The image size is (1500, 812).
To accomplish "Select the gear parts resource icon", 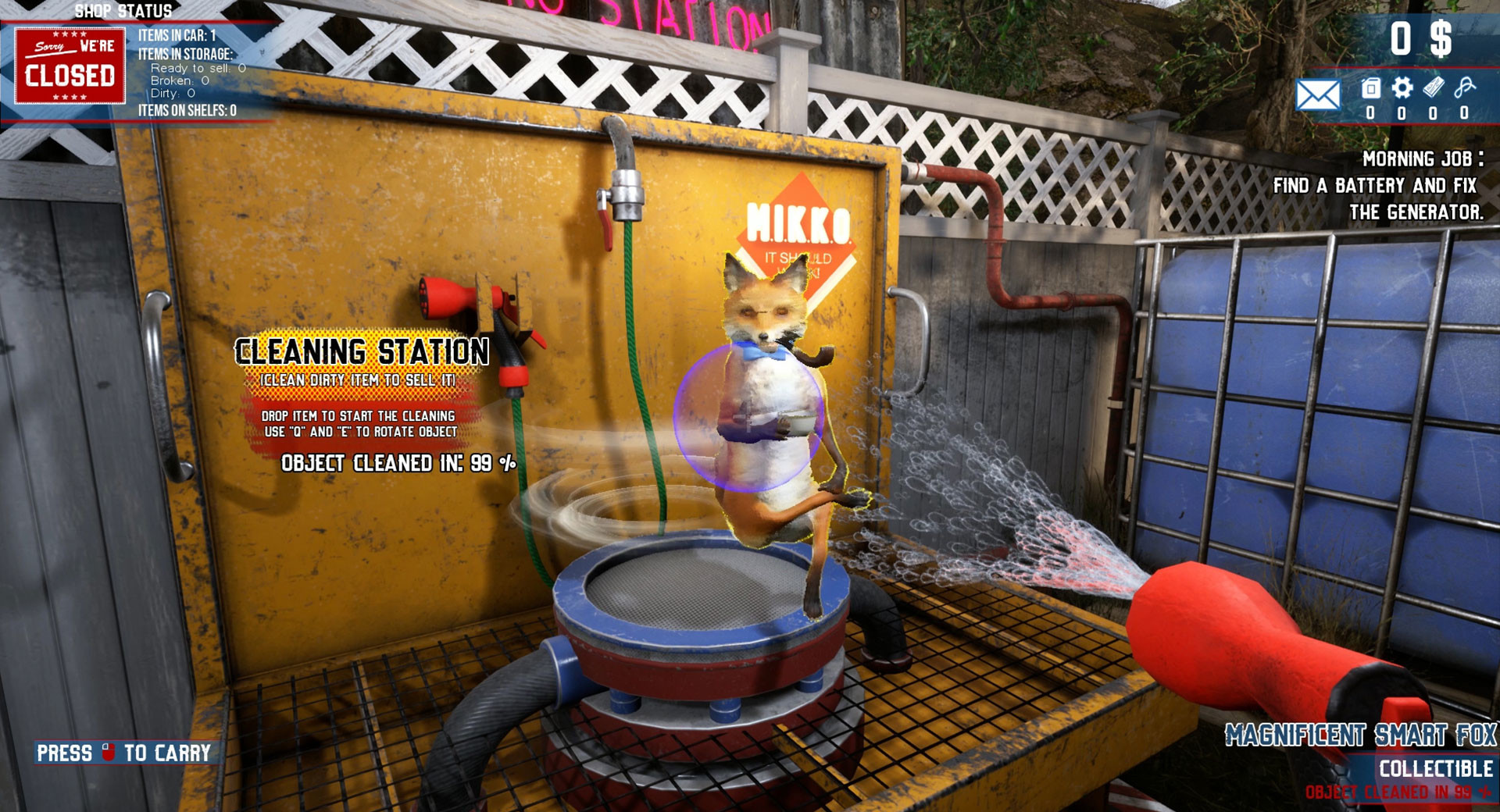I will click(x=1402, y=87).
